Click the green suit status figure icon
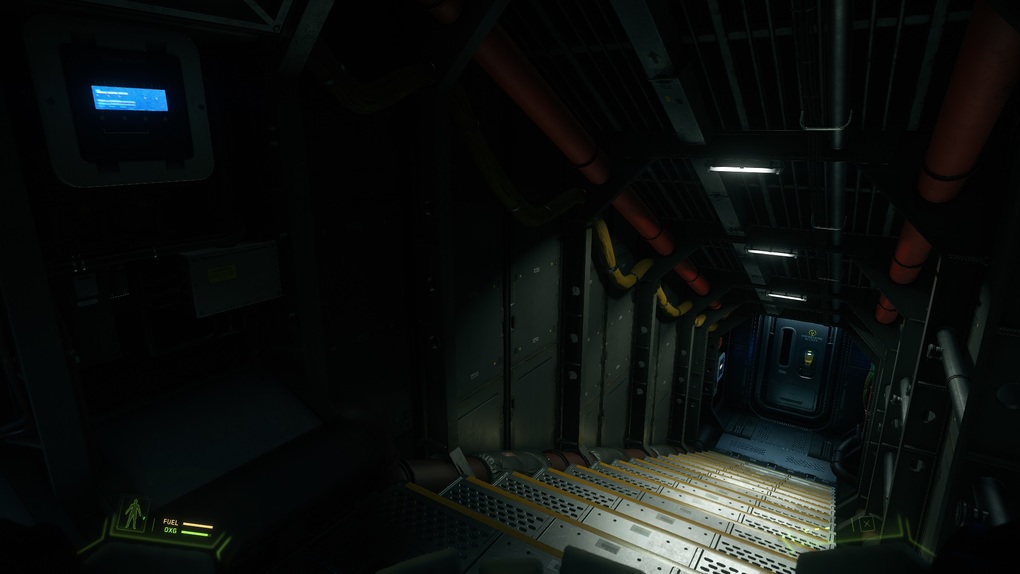1020x574 pixels. coord(132,515)
